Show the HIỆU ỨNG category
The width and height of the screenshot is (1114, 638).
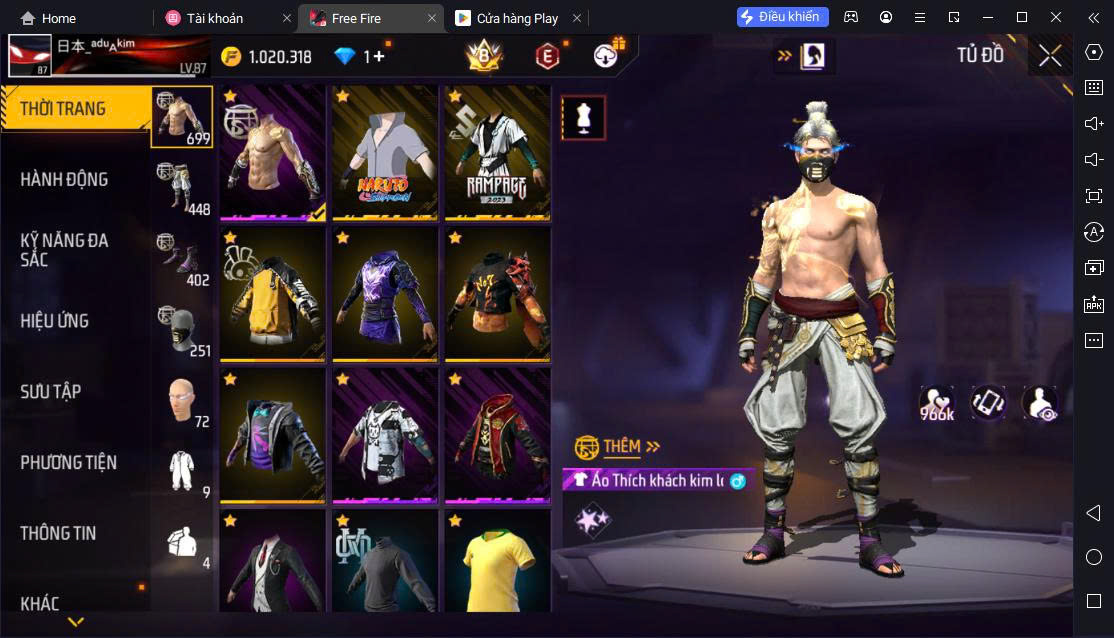pyautogui.click(x=55, y=321)
